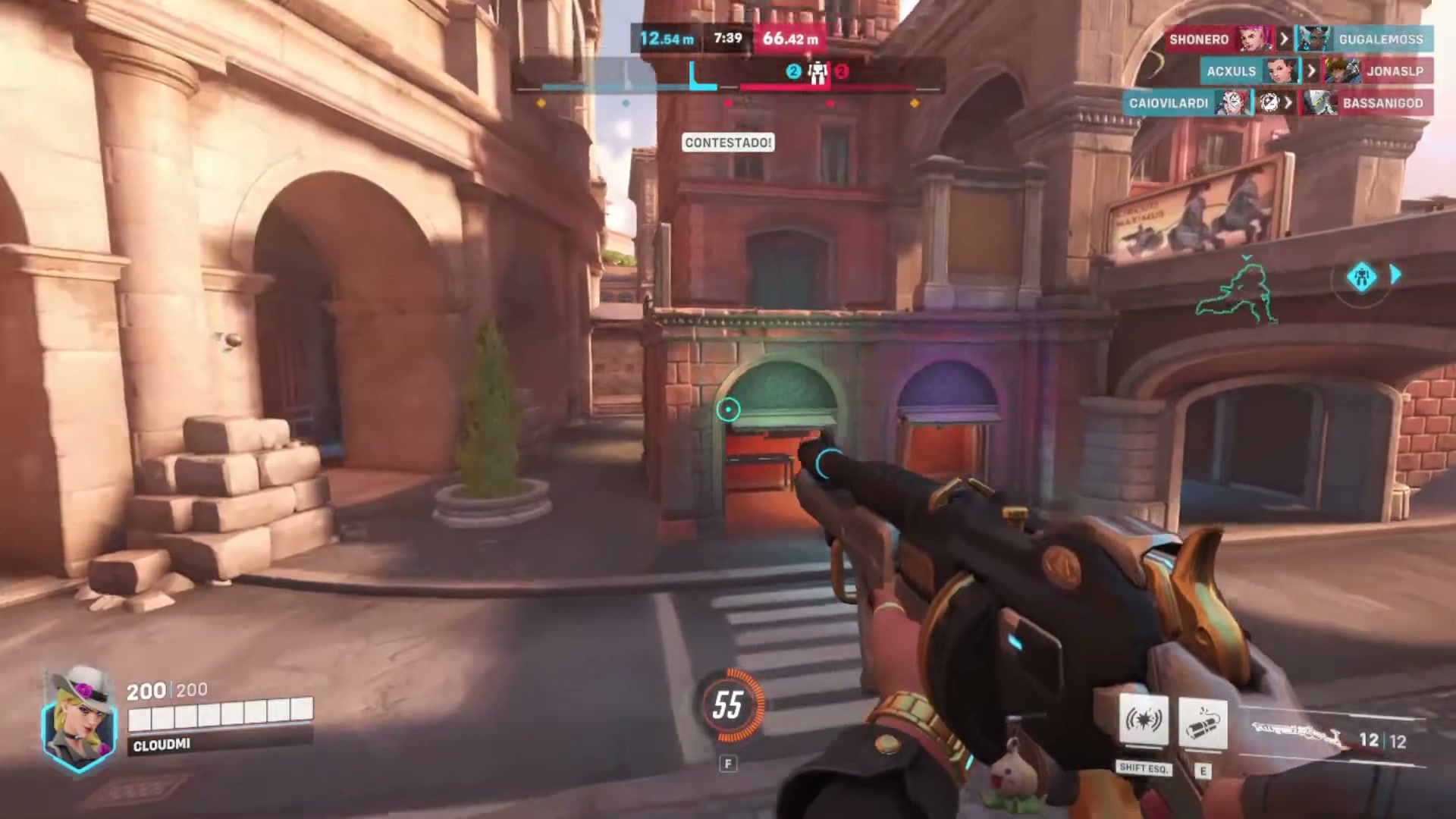Click the CONTESTADO! notification banner
The height and width of the screenshot is (819, 1456).
727,143
